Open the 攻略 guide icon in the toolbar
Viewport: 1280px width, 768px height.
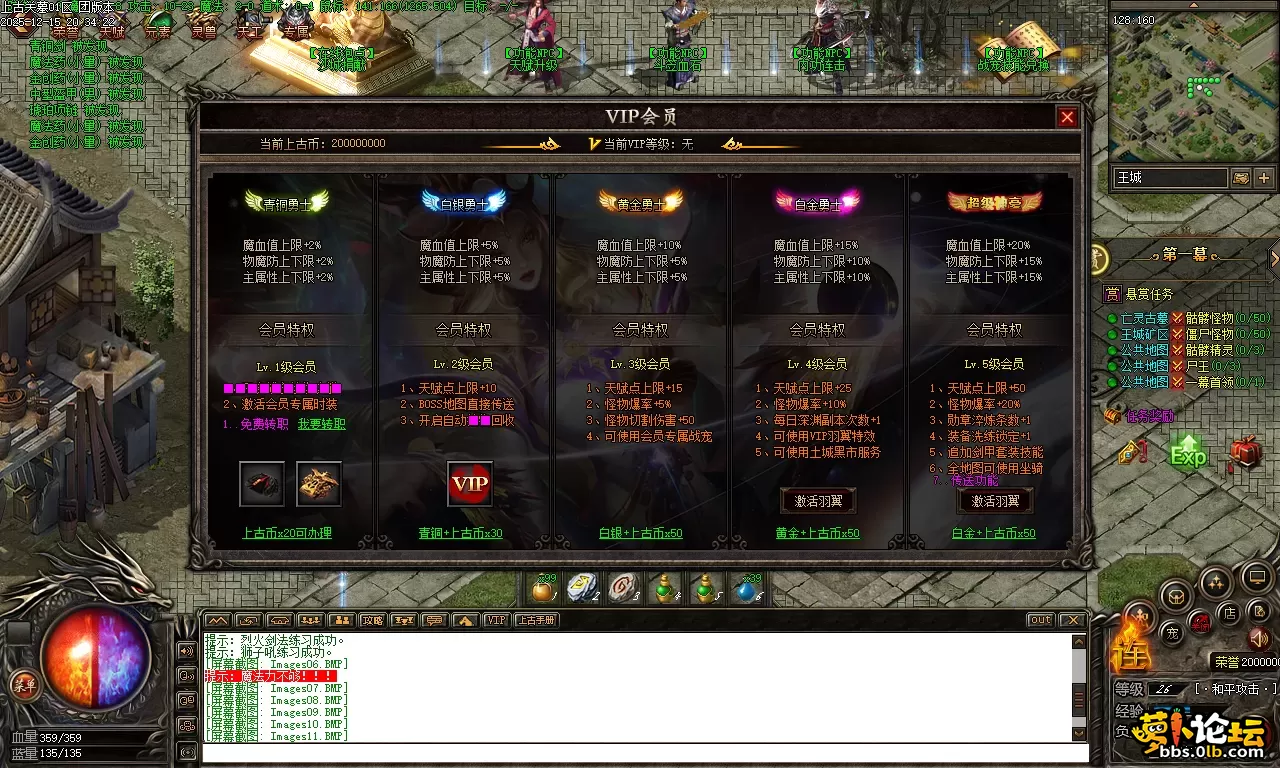coord(372,620)
